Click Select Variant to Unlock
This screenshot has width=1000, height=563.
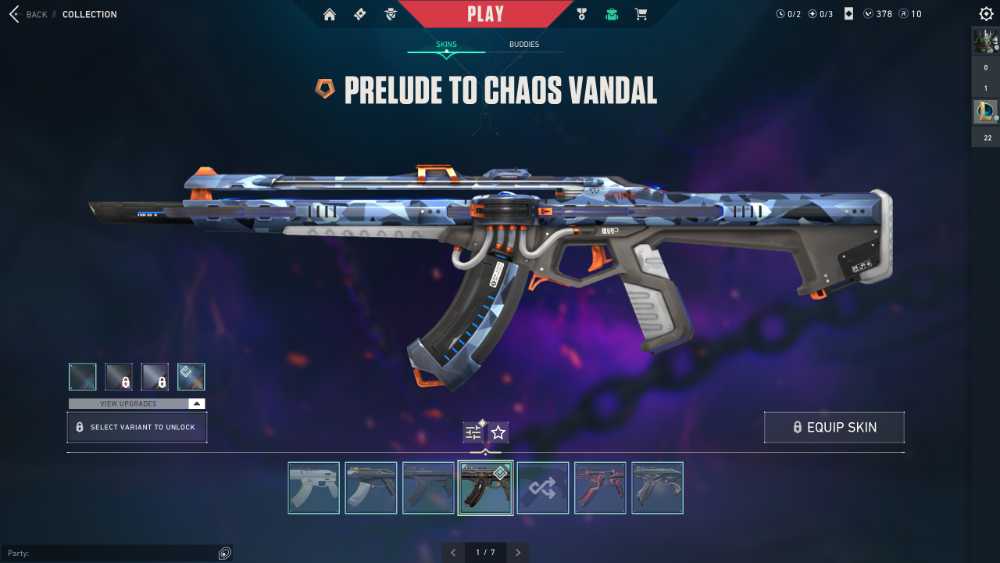point(137,427)
